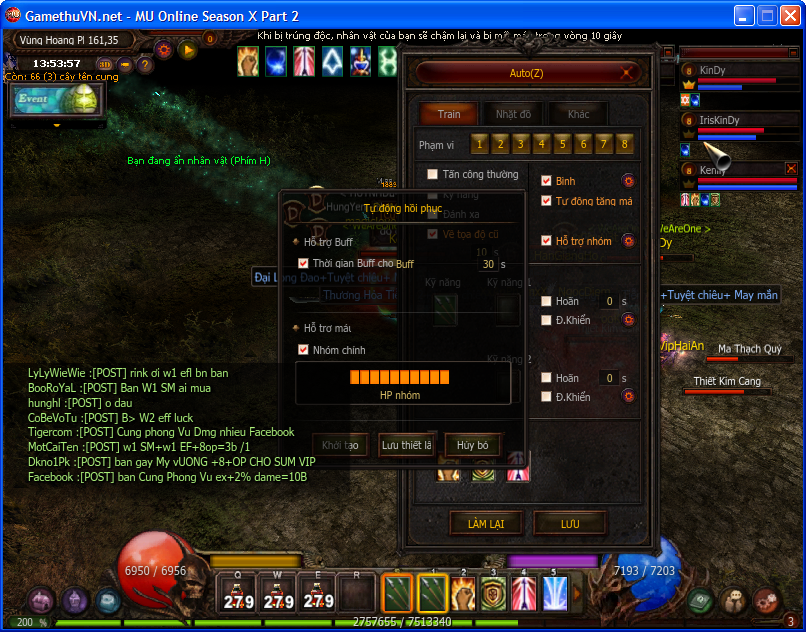Toggle the Thời gian Buff checkbox
Image resolution: width=806 pixels, height=632 pixels.
(x=304, y=263)
